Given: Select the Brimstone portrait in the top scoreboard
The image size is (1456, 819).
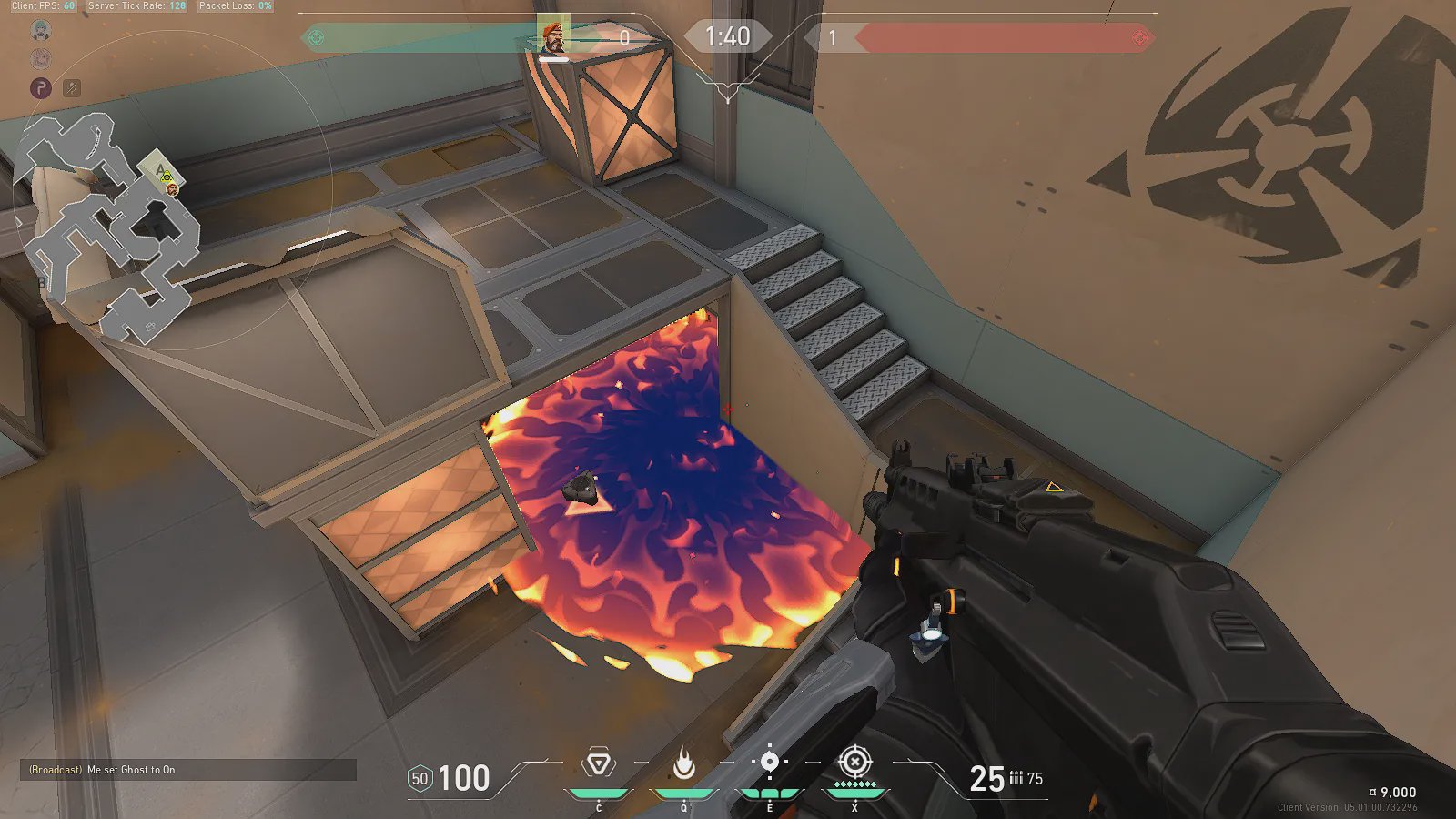Looking at the screenshot, I should [x=552, y=37].
